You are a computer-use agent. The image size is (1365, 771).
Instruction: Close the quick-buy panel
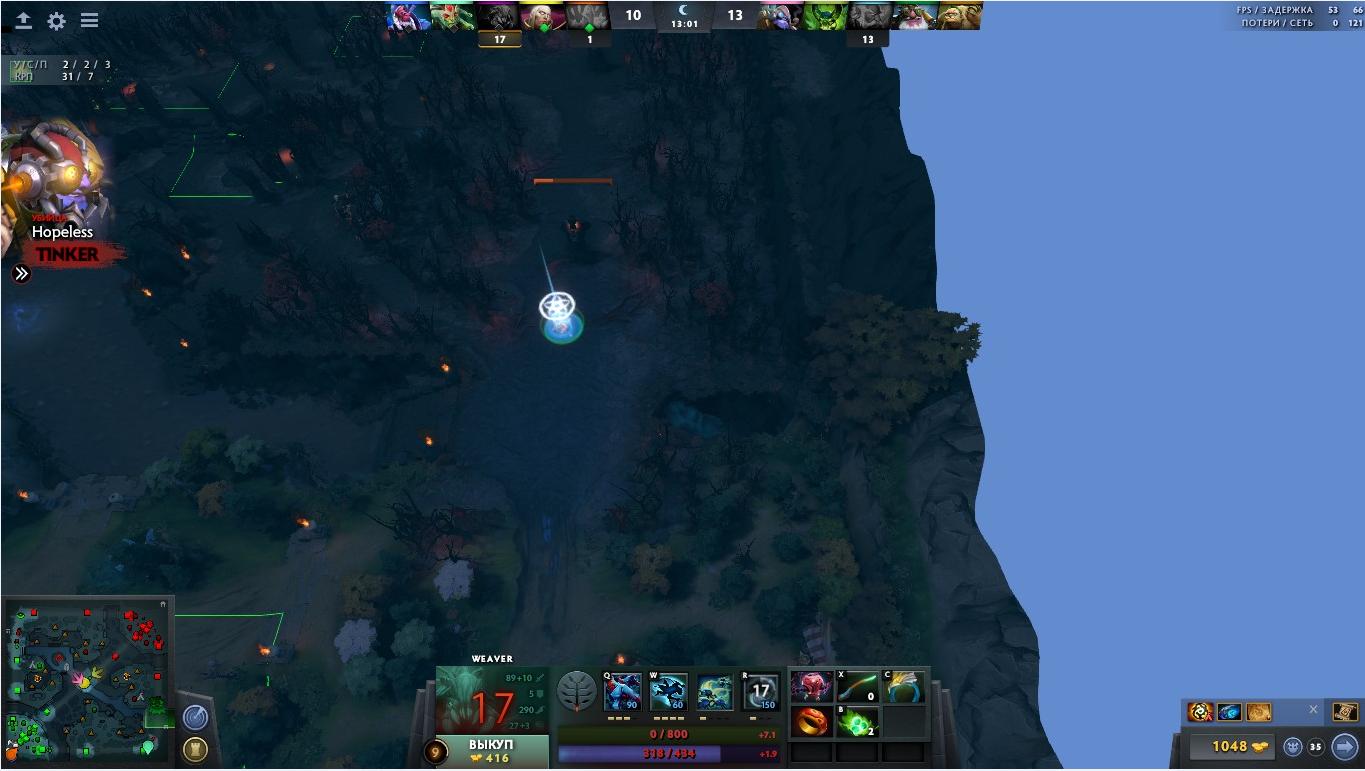1313,710
